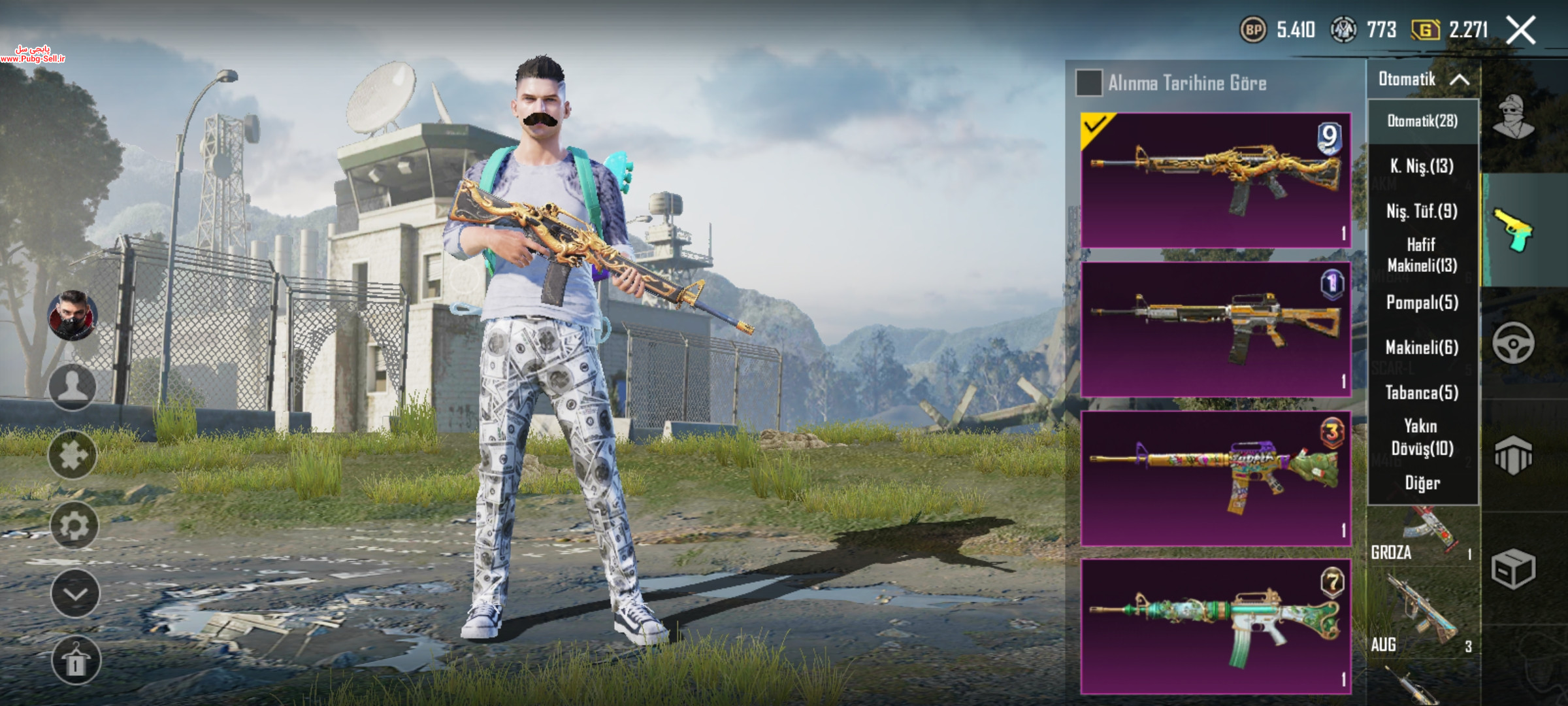This screenshot has height=706, width=1568.
Task: Pick the level 1 gold-stock M16A4 skin
Action: click(1215, 329)
